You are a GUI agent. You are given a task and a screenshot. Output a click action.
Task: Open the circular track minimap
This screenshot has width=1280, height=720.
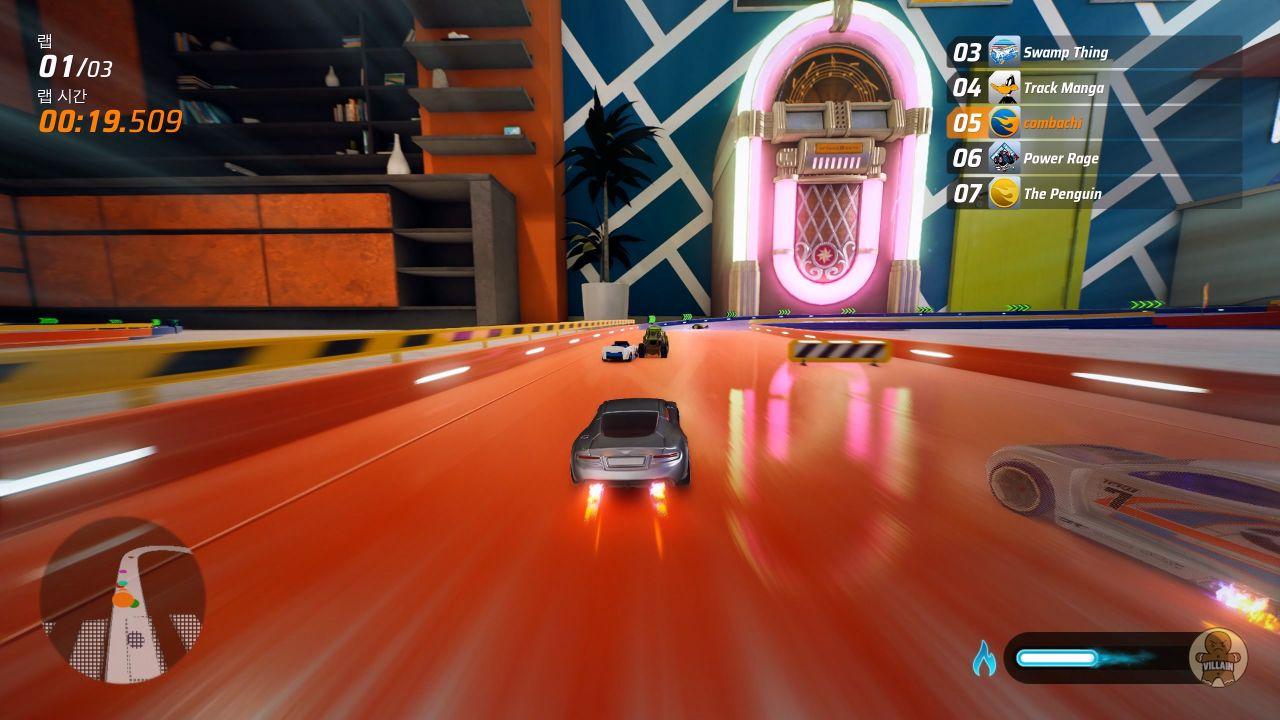123,600
